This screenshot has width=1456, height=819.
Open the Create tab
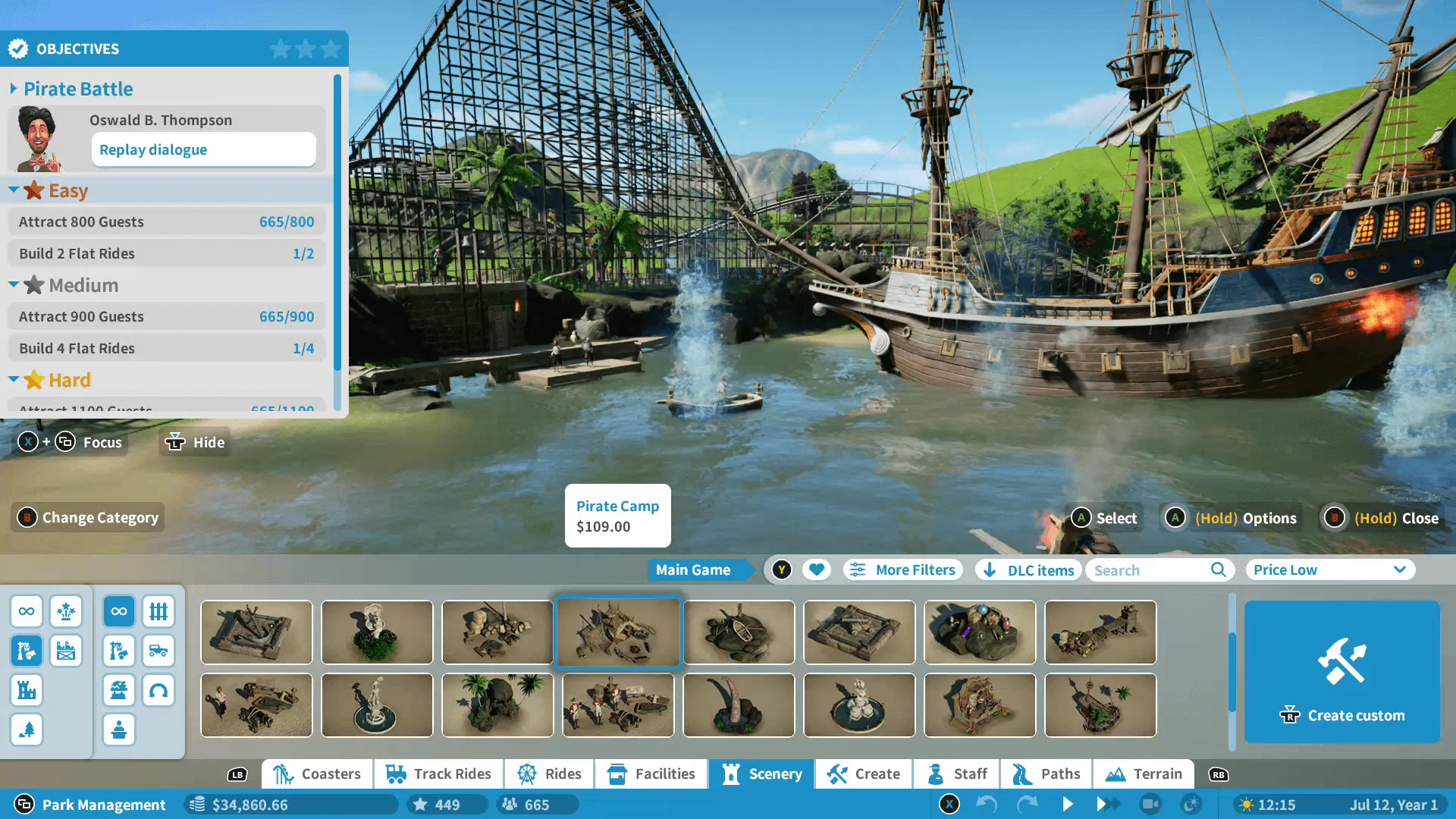coord(863,773)
